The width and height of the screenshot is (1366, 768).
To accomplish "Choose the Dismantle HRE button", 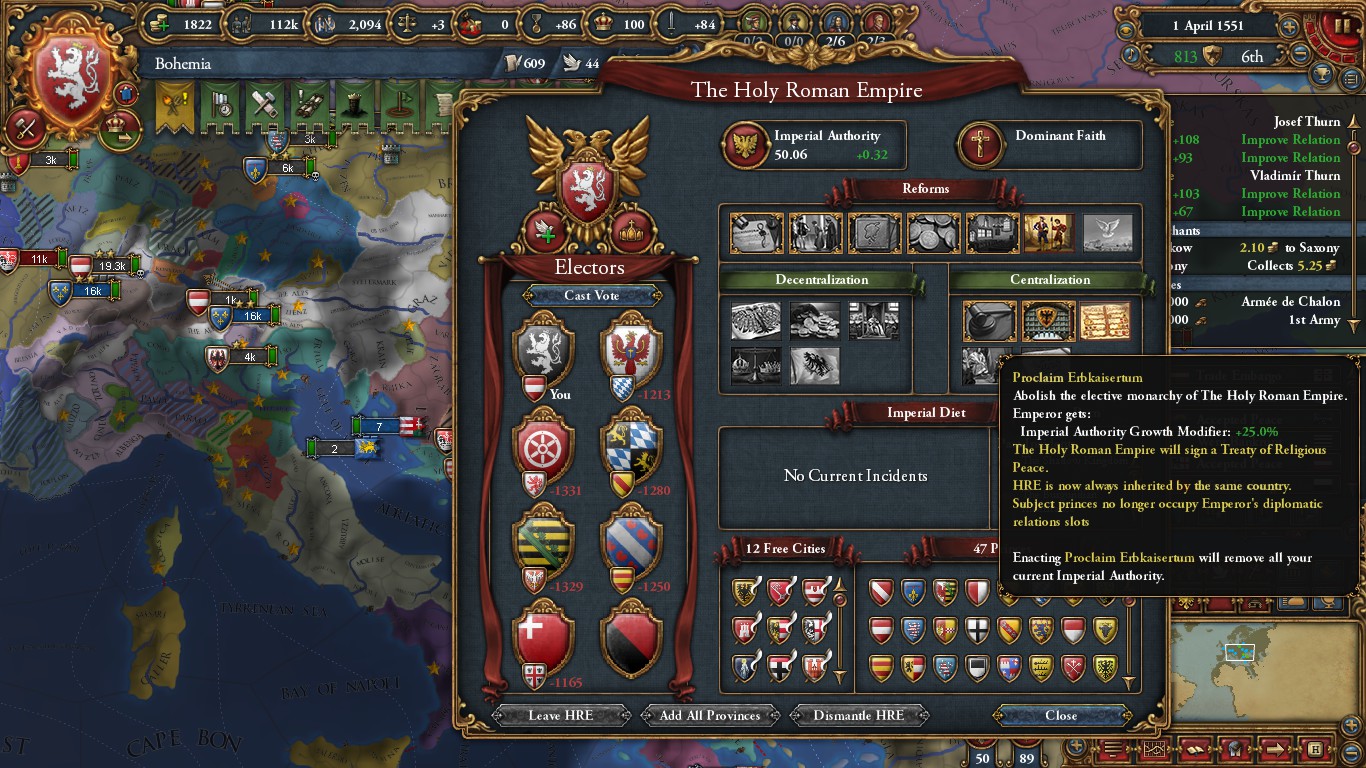I will coord(859,715).
